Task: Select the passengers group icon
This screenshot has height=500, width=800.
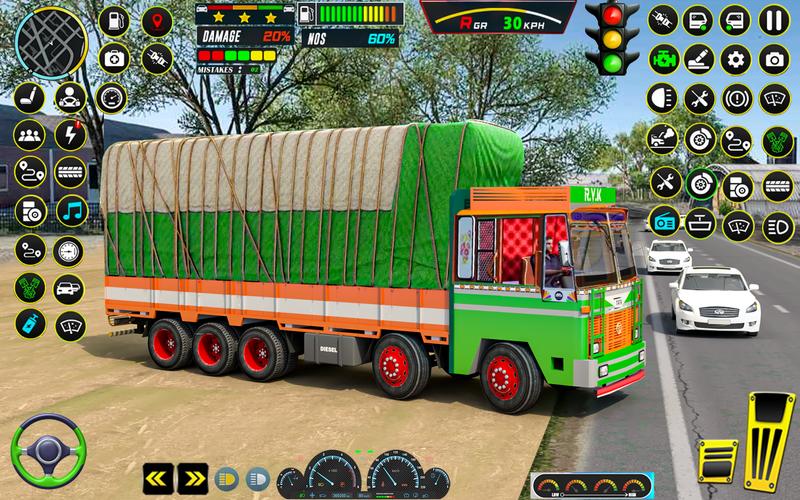Action: [x=30, y=134]
